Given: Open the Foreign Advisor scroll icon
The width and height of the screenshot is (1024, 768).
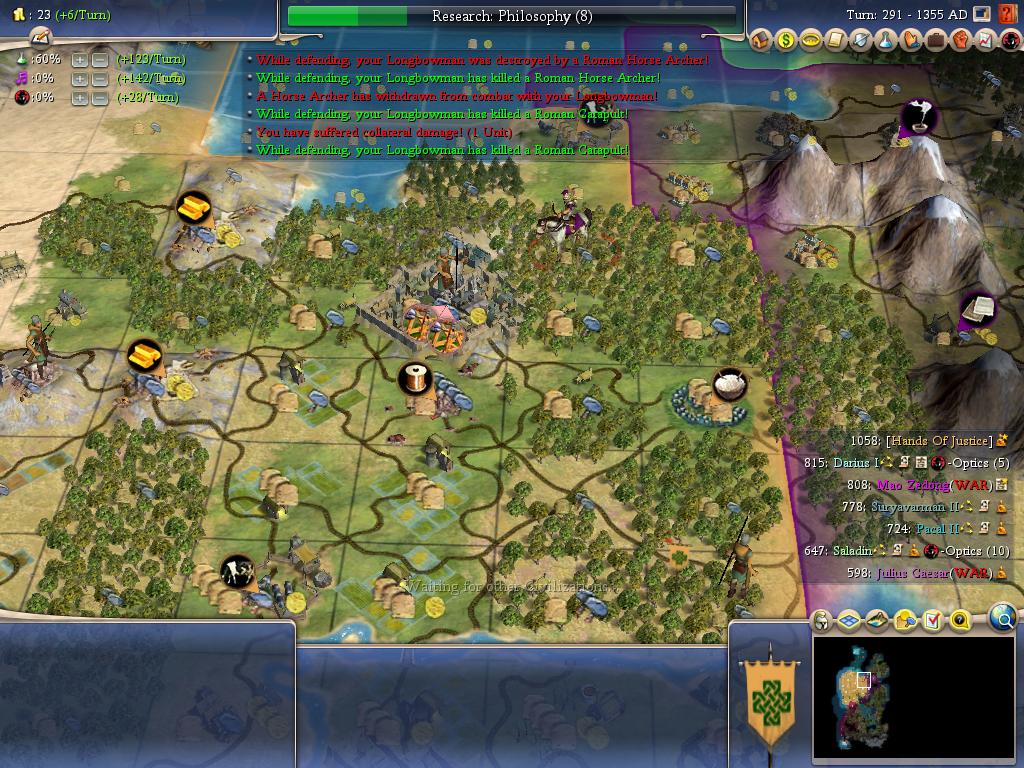Looking at the screenshot, I should point(835,41).
